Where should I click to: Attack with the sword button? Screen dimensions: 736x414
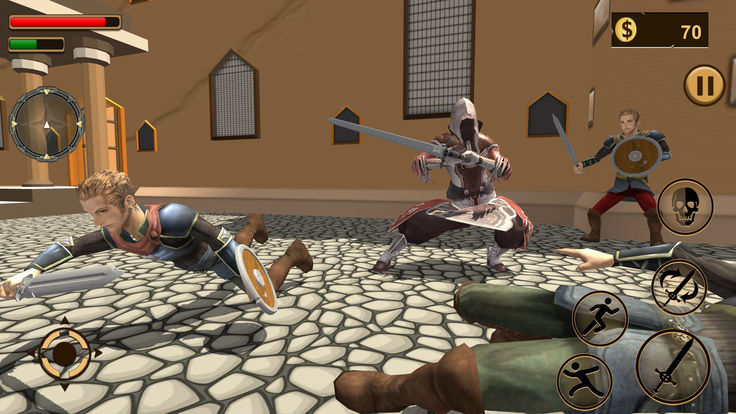pyautogui.click(x=672, y=367)
